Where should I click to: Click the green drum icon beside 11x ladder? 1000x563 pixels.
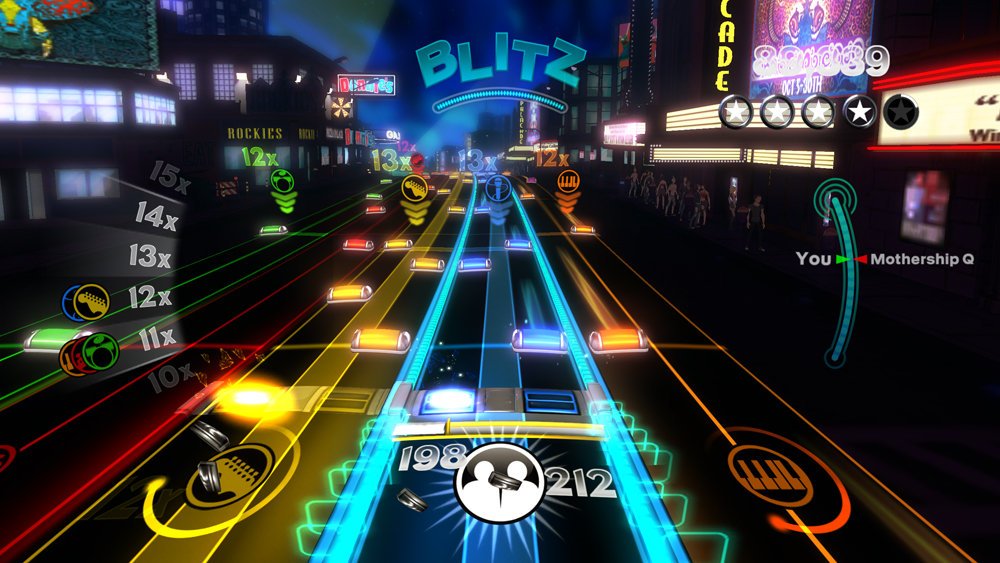click(101, 350)
